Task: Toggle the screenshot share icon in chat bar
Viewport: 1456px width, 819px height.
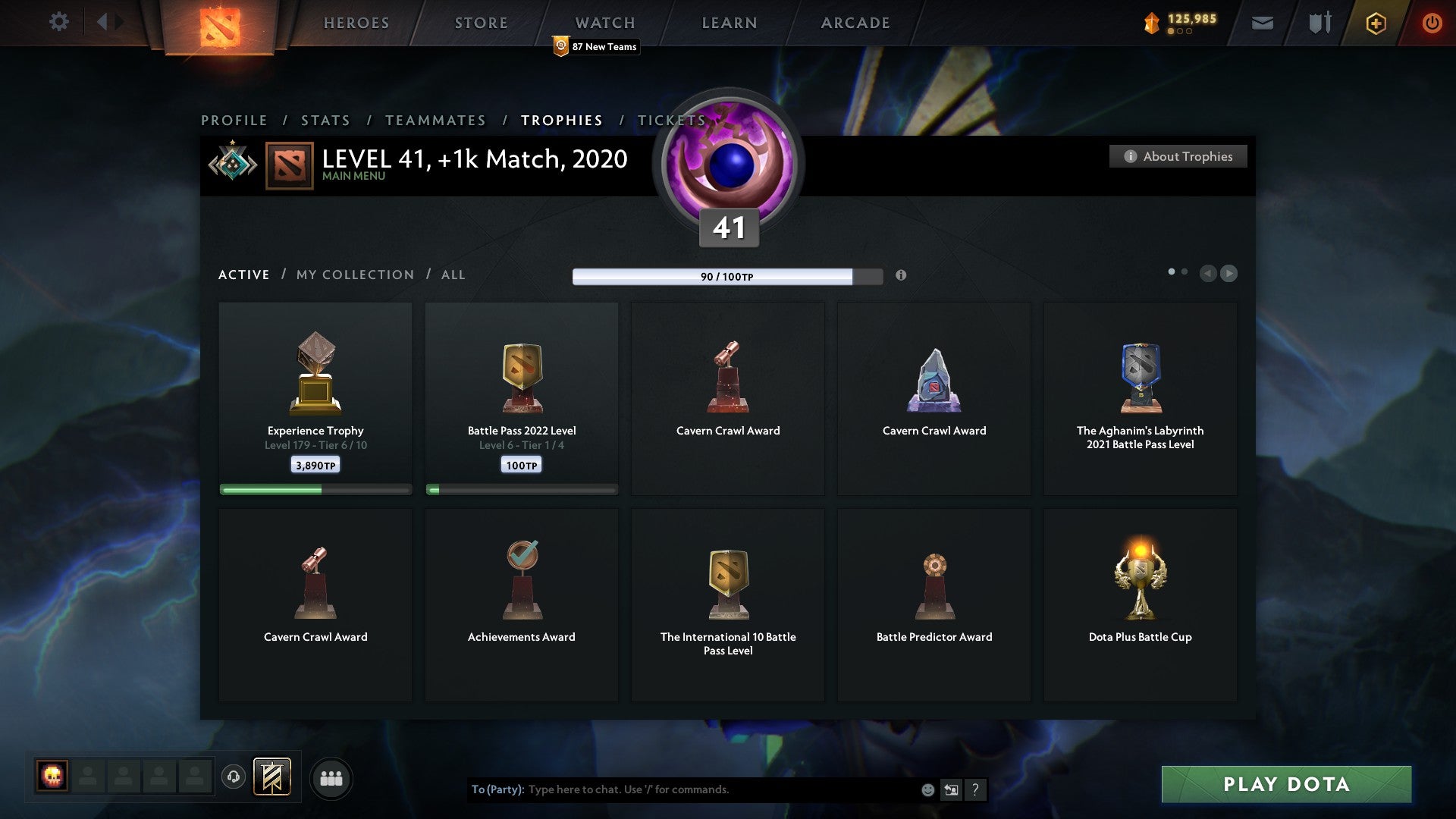Action: (951, 789)
